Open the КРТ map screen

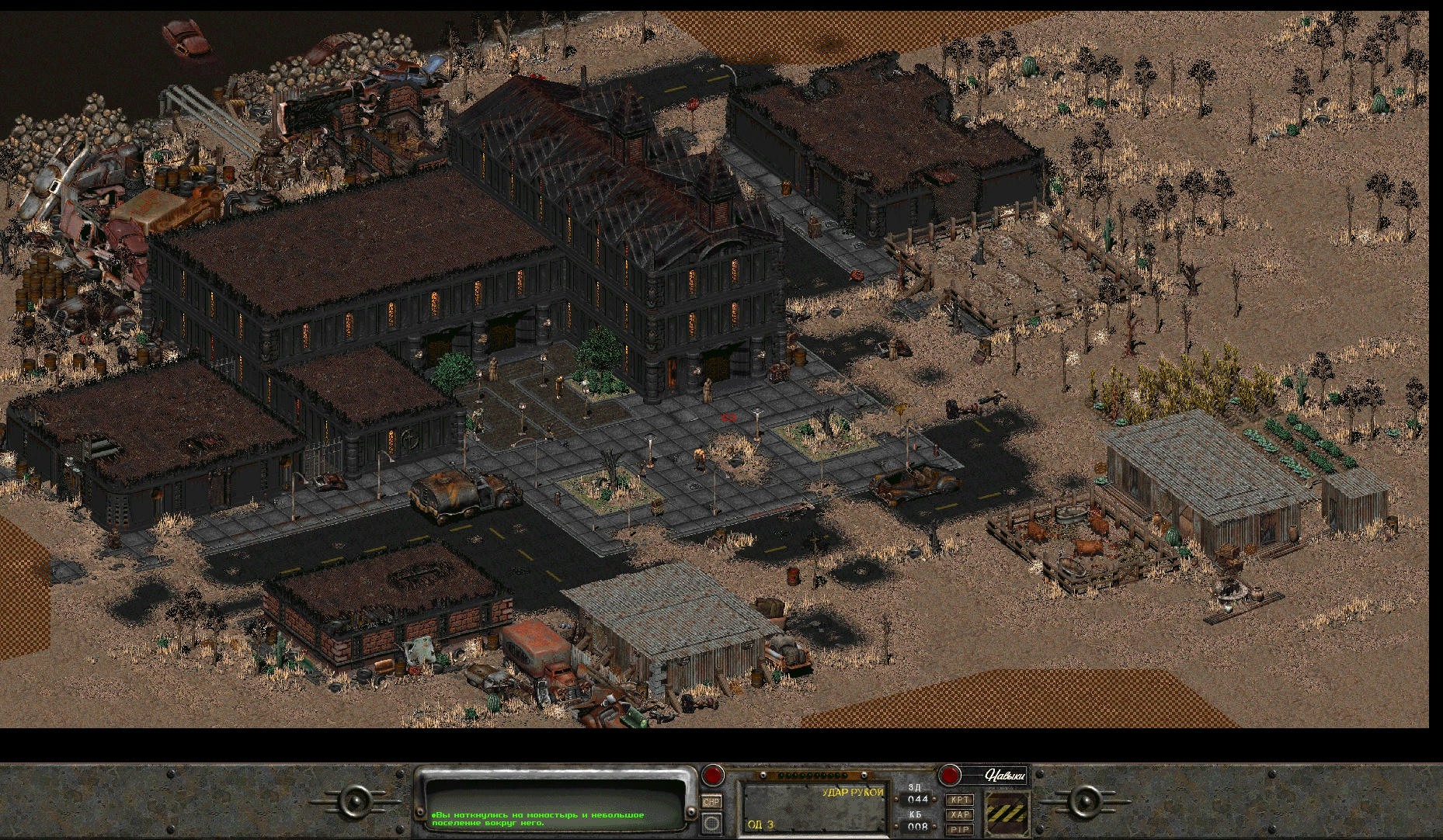point(961,800)
